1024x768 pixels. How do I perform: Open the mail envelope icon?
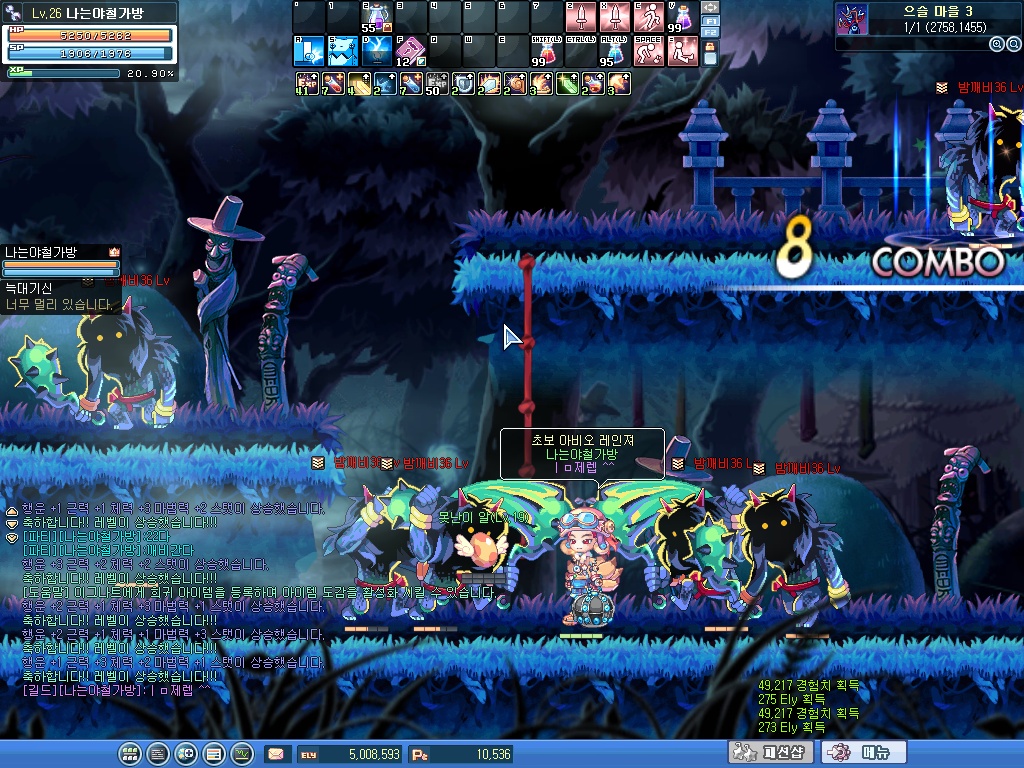tap(275, 754)
